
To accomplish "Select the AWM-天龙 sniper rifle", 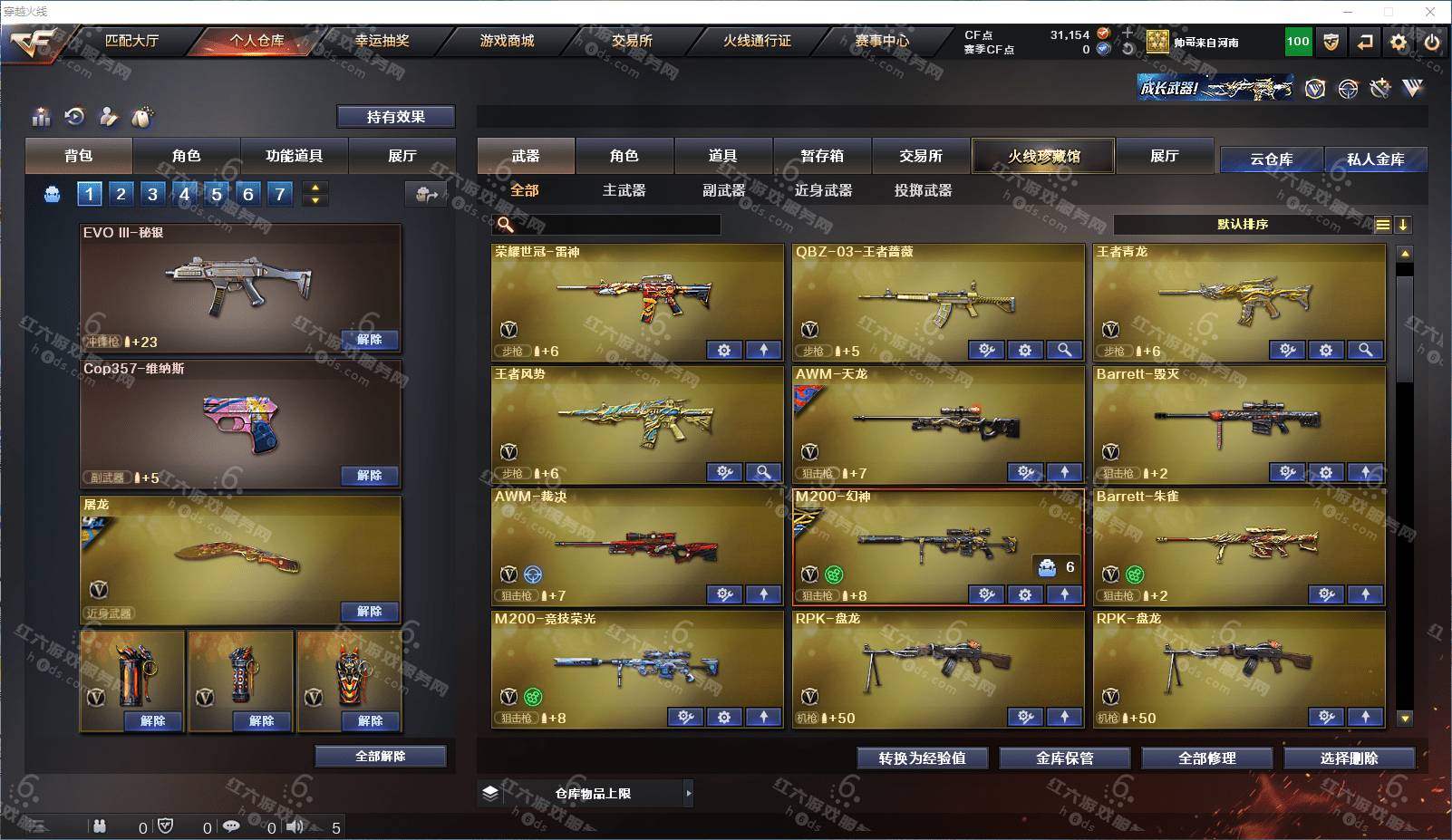I will click(x=937, y=421).
